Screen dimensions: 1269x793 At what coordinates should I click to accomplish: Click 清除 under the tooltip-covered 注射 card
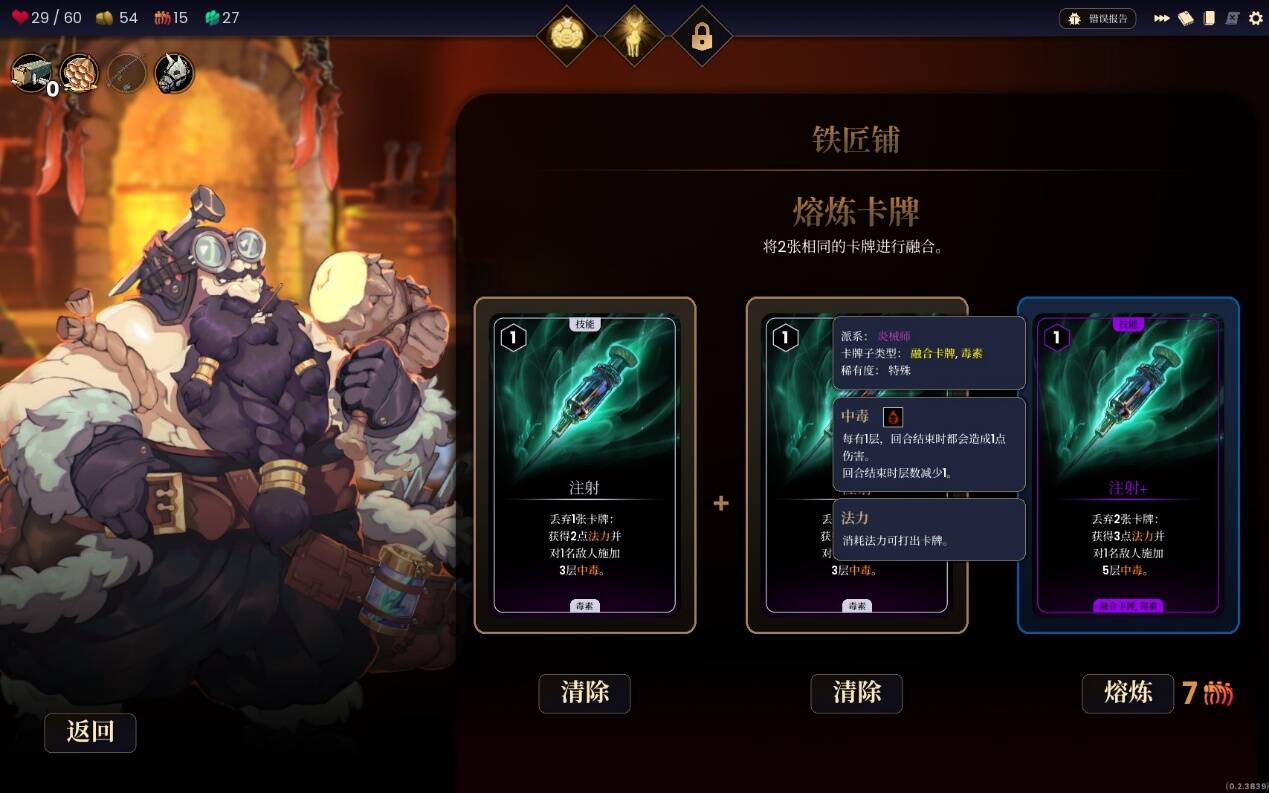tap(856, 693)
